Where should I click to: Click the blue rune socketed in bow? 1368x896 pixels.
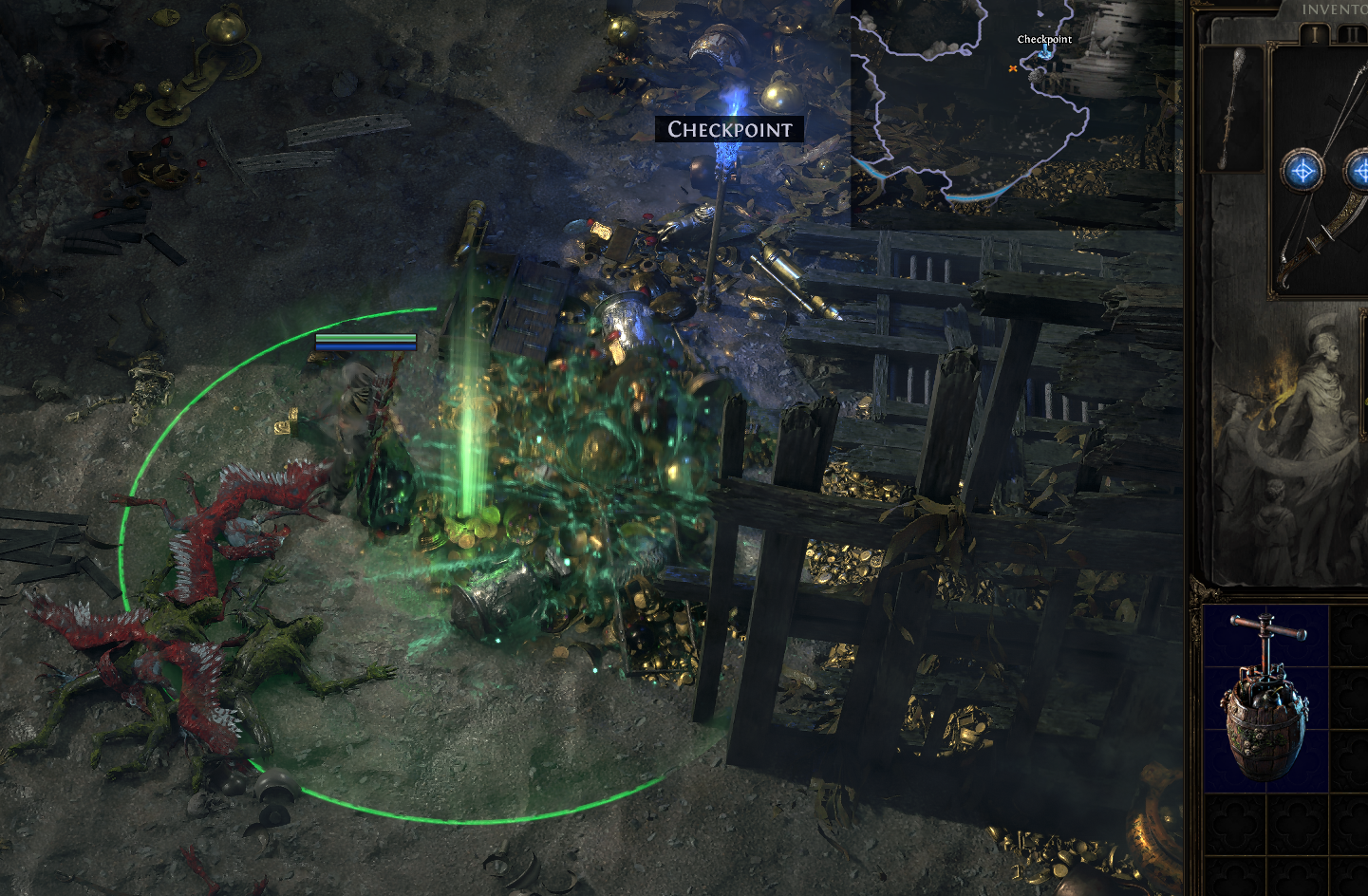(1302, 172)
